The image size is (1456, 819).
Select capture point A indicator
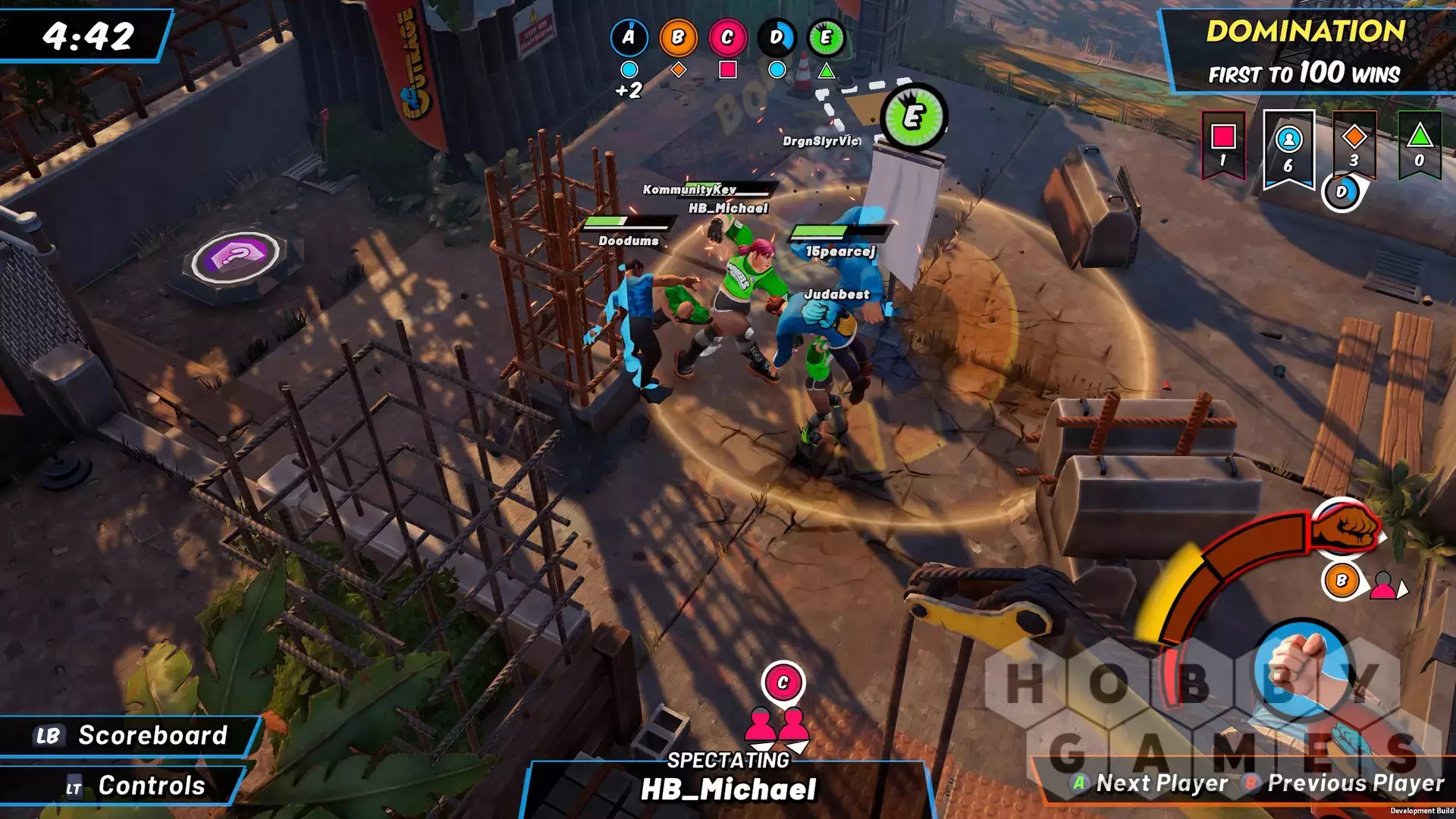tap(629, 37)
